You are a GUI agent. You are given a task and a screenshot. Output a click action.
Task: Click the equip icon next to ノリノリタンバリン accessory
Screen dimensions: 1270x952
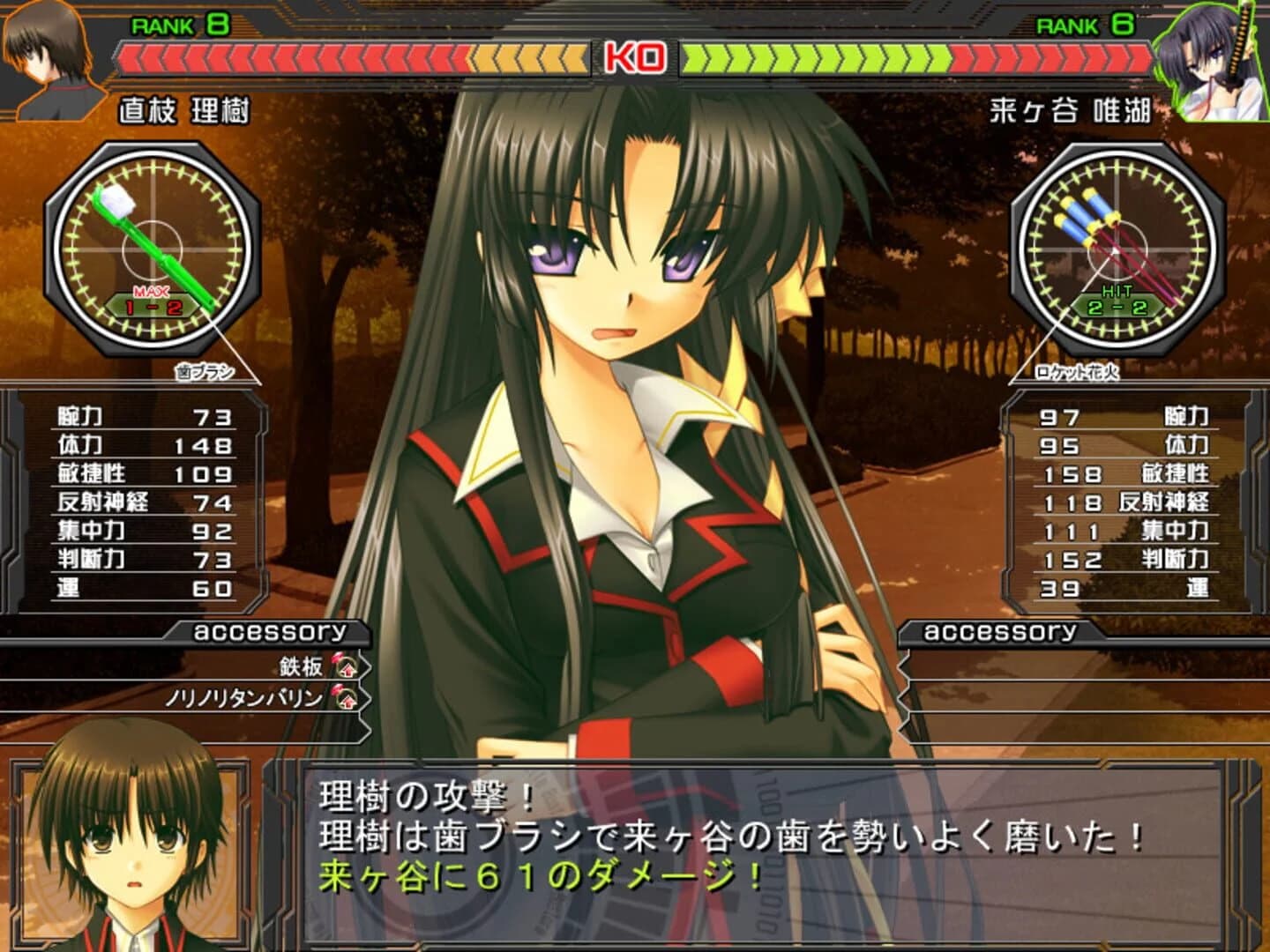(x=347, y=698)
